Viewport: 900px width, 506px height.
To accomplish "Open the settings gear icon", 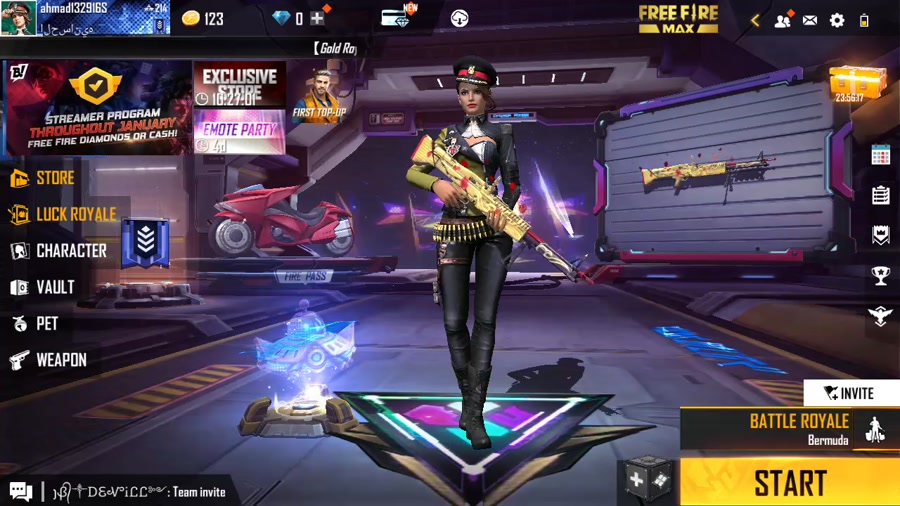I will pos(837,19).
